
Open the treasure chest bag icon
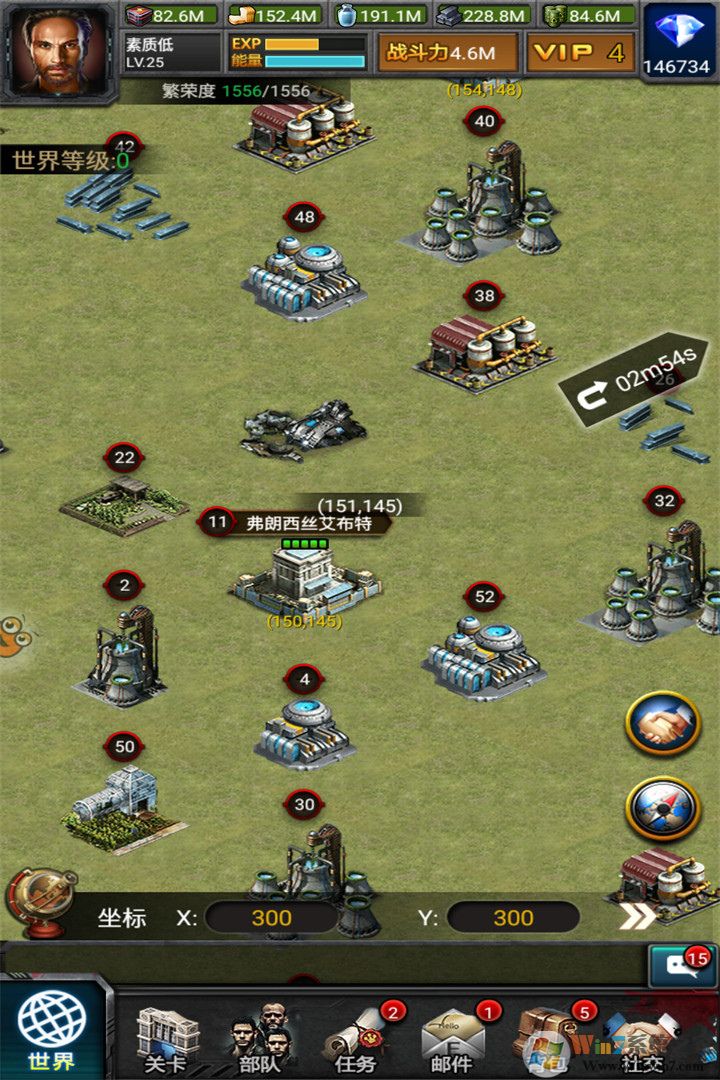547,1035
